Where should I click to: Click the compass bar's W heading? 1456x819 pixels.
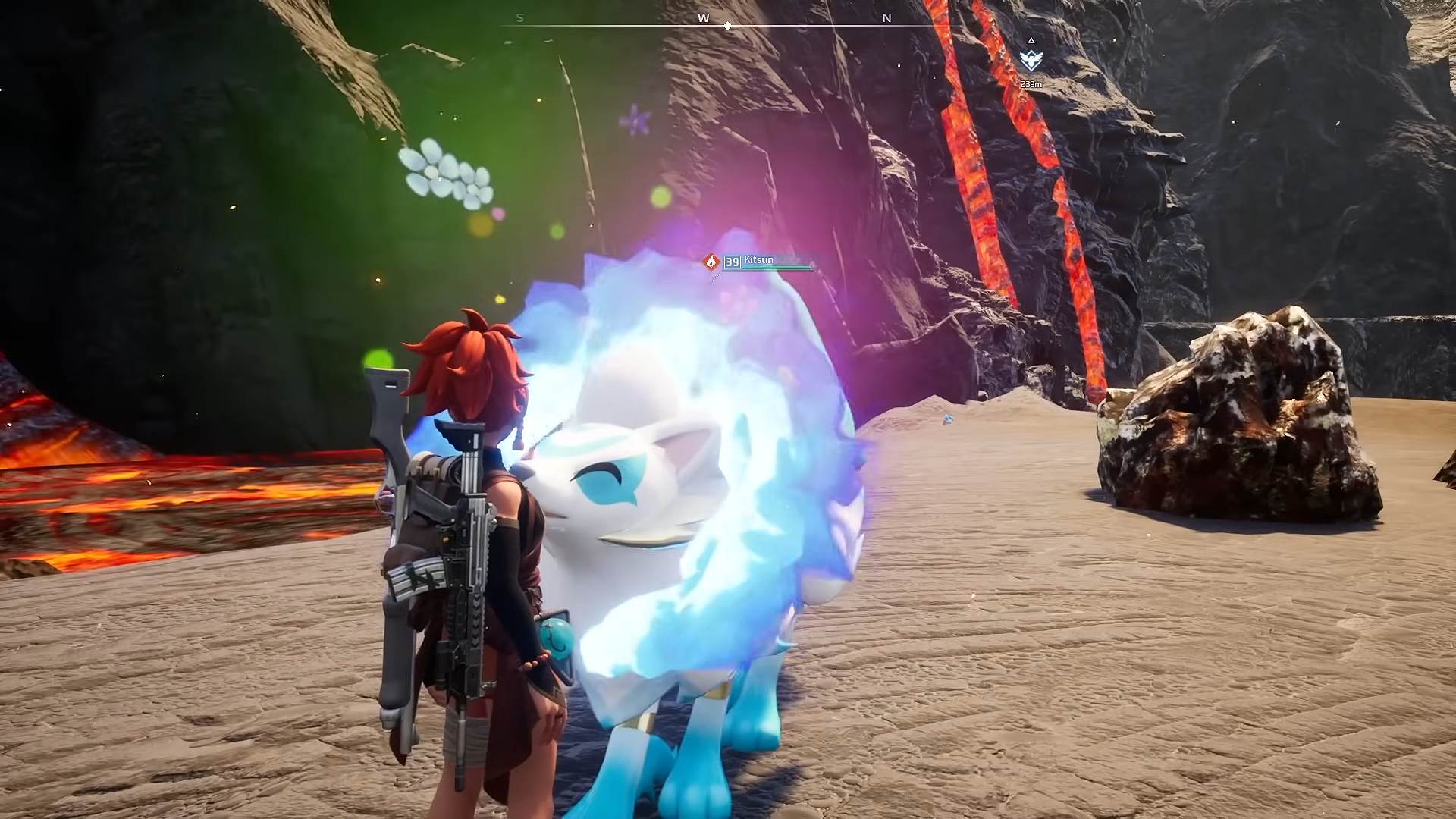(704, 18)
